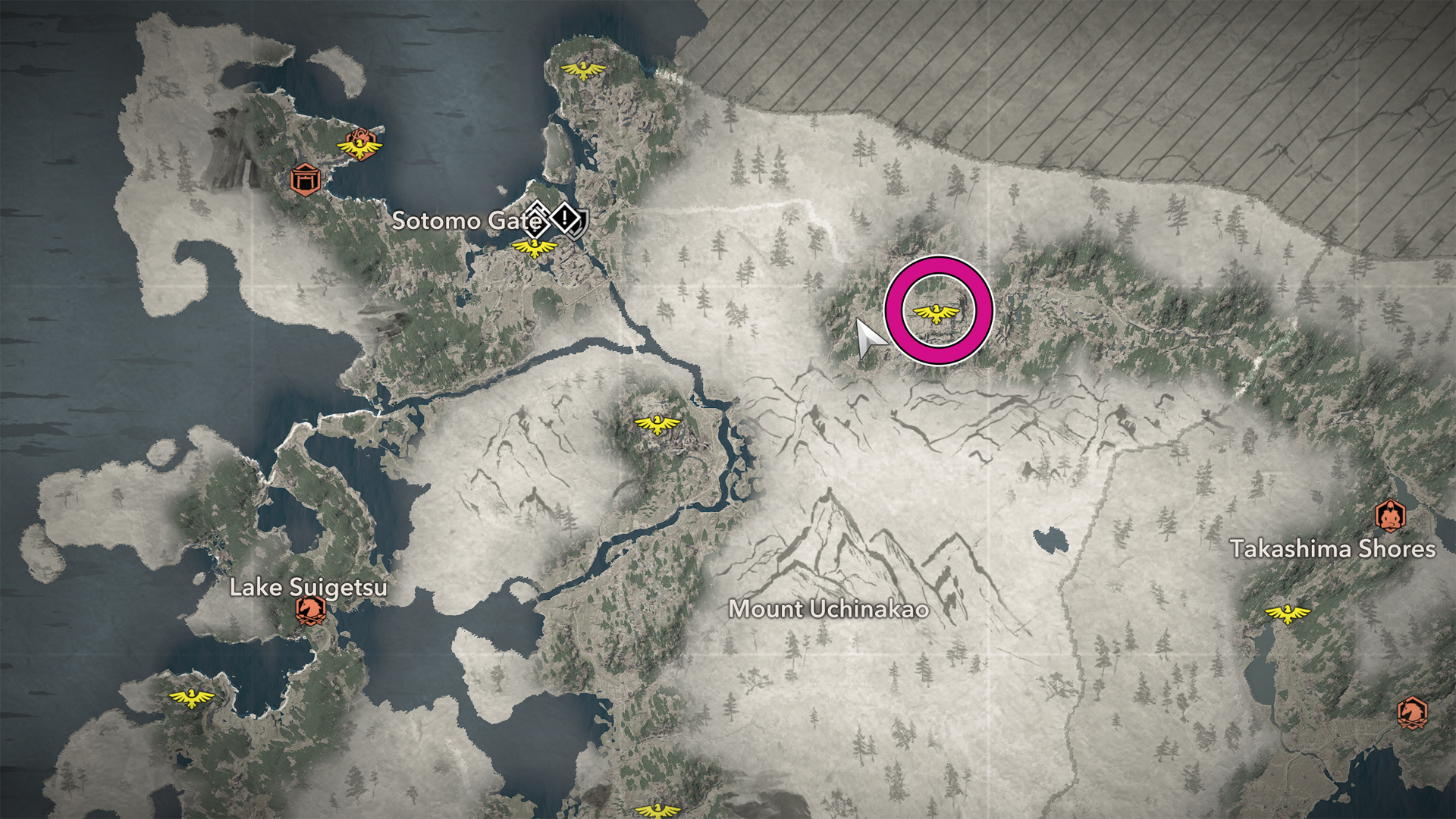Select the seated figure marker above Takashima Shores
Image resolution: width=1456 pixels, height=819 pixels.
(1390, 516)
